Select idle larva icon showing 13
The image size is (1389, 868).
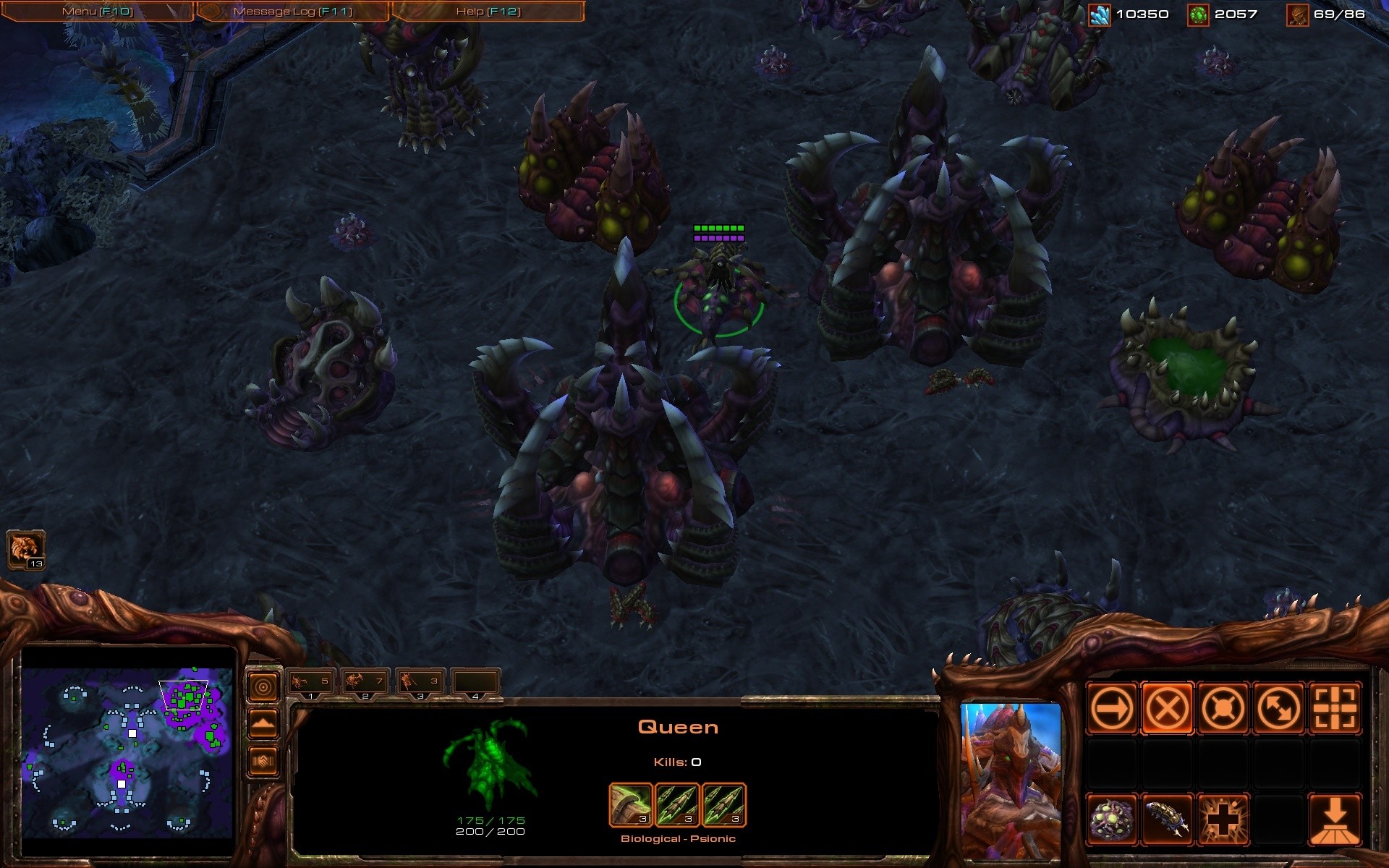(x=26, y=550)
